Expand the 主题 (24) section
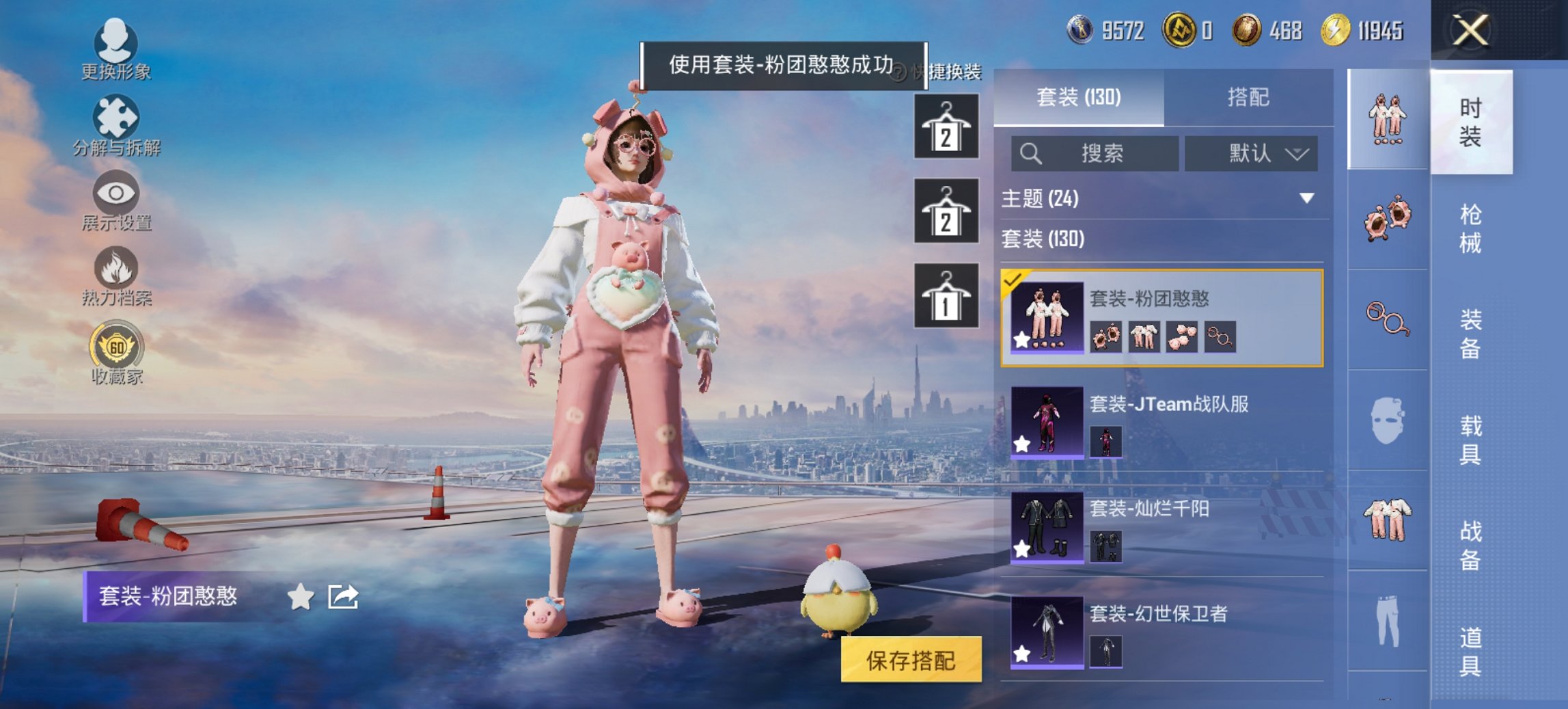 1160,198
